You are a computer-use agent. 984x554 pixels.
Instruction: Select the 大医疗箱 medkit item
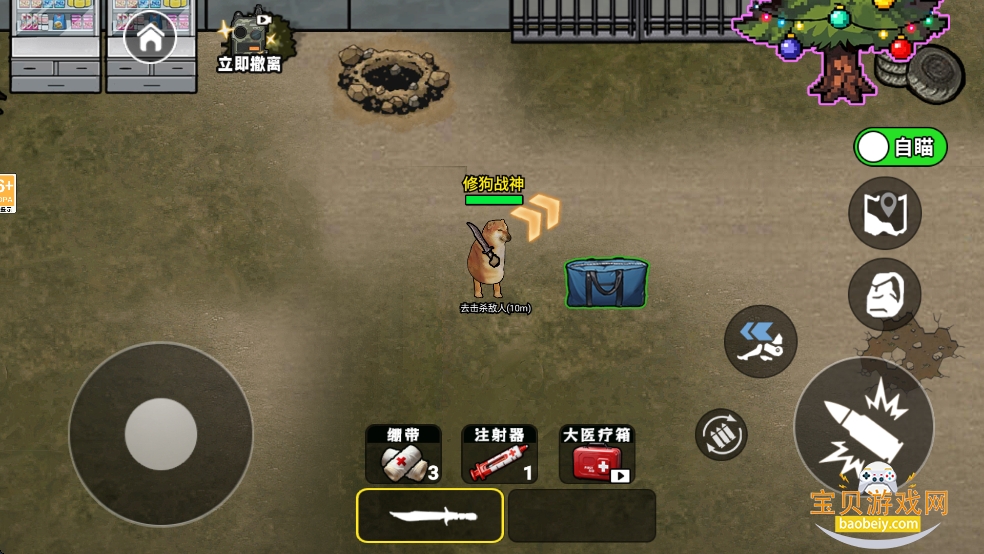[x=597, y=454]
